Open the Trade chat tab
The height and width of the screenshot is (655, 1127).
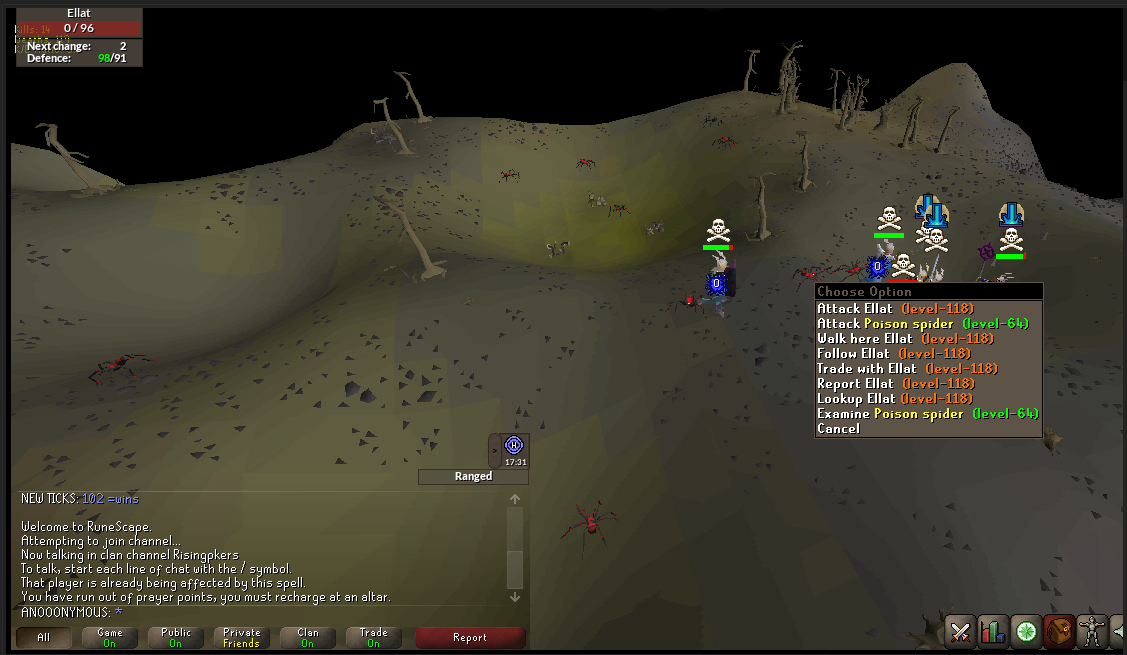point(374,637)
